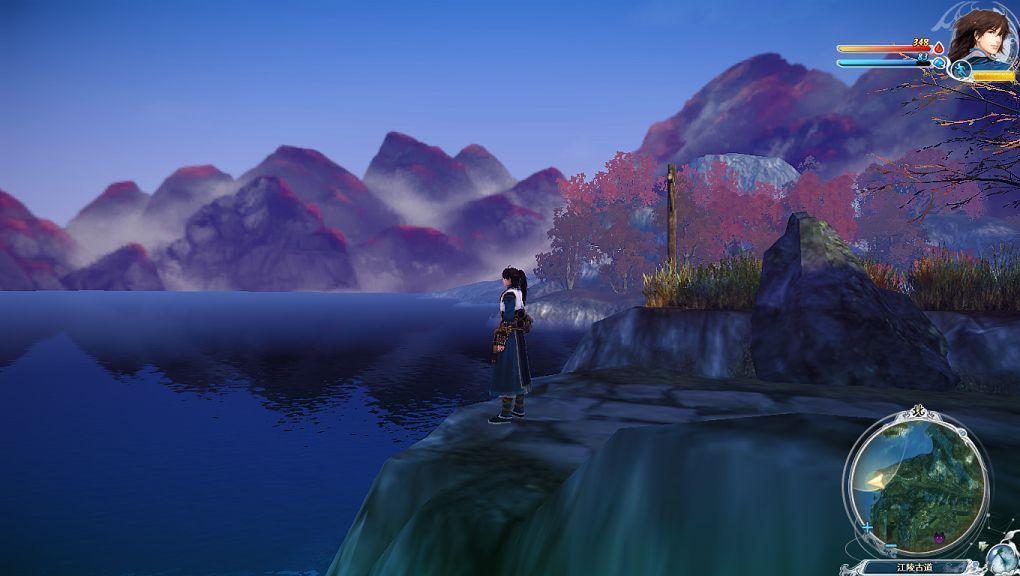The height and width of the screenshot is (576, 1020).
Task: Open the circular minimap
Action: [916, 484]
